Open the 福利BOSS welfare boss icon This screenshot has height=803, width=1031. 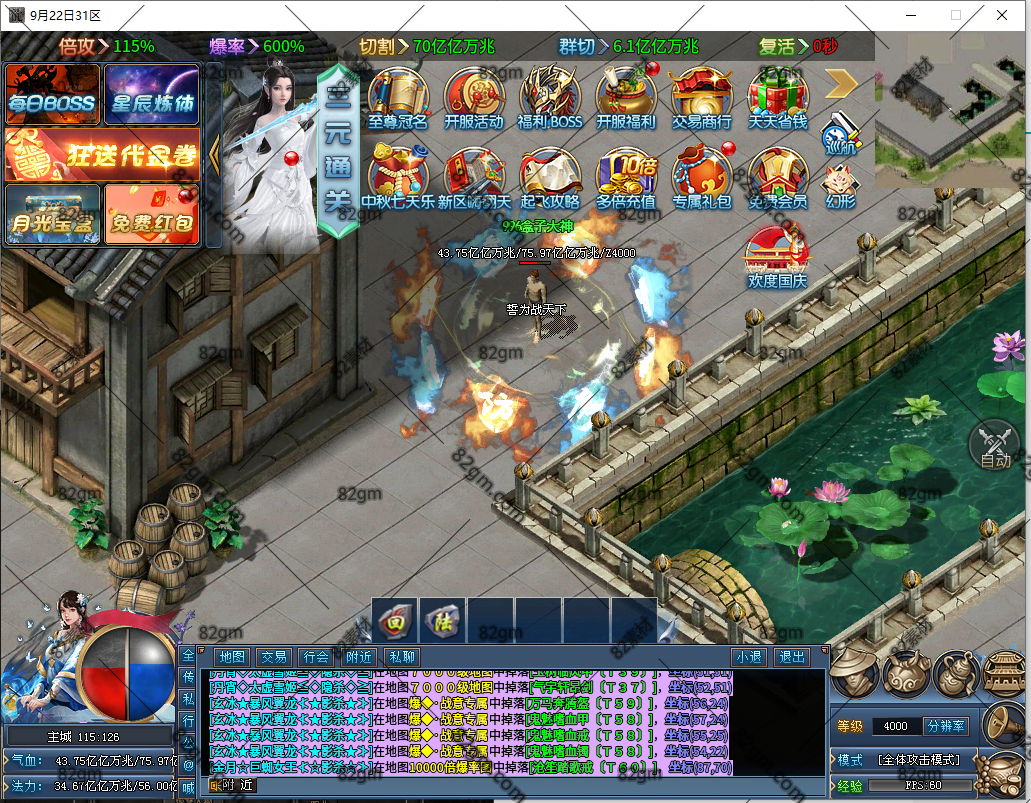click(550, 98)
